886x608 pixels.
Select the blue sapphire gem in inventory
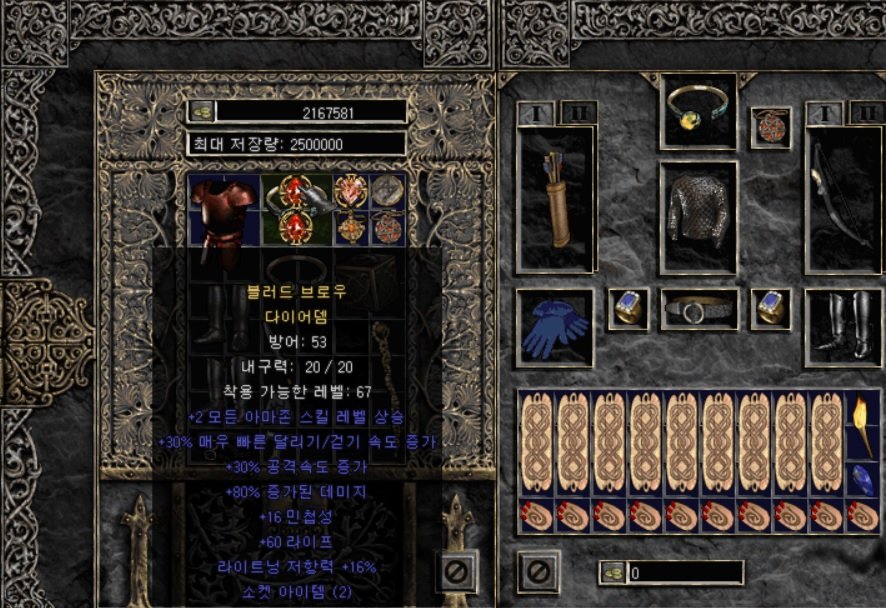coord(859,479)
